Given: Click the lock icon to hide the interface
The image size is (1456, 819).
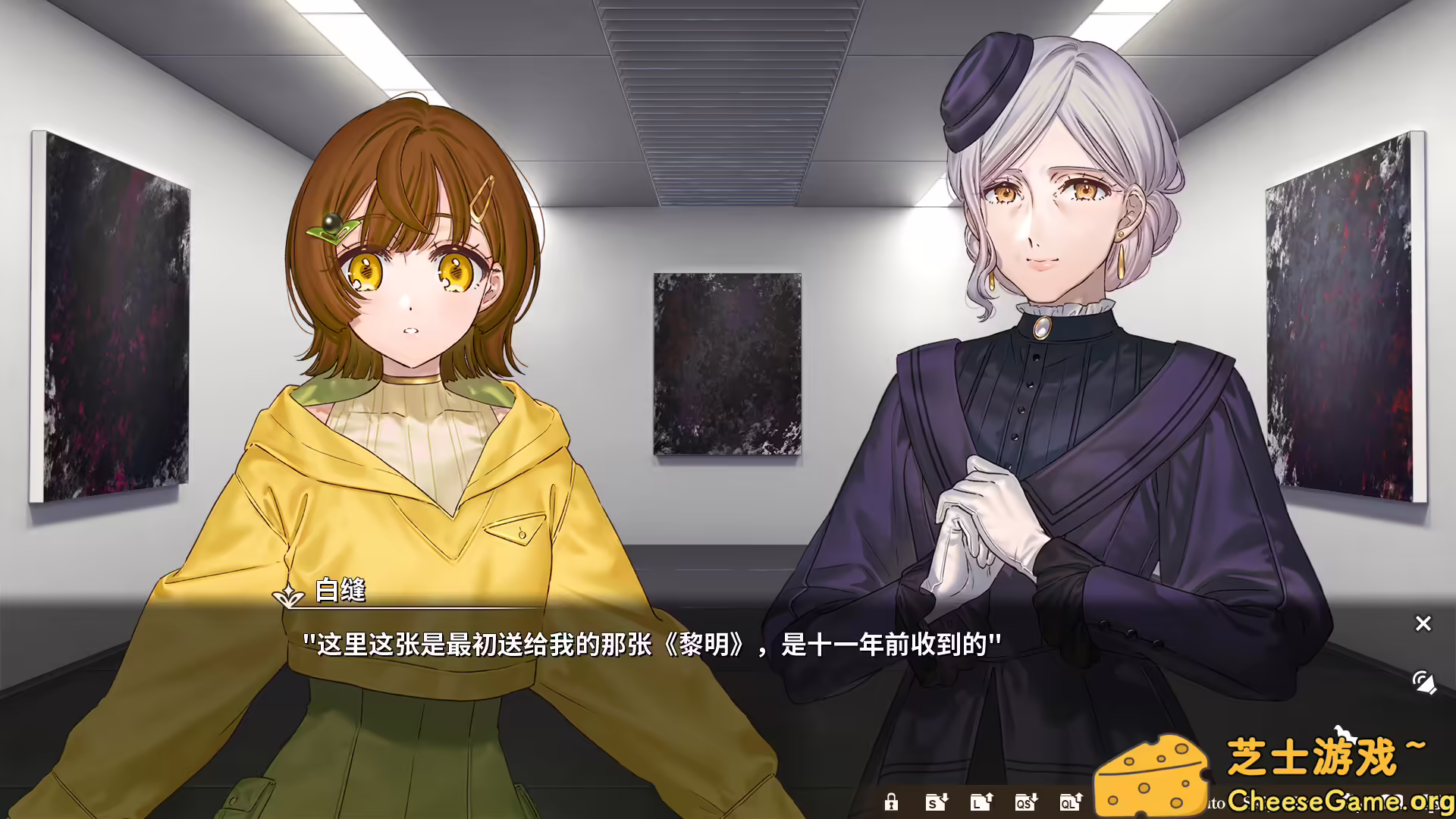Looking at the screenshot, I should click(891, 802).
